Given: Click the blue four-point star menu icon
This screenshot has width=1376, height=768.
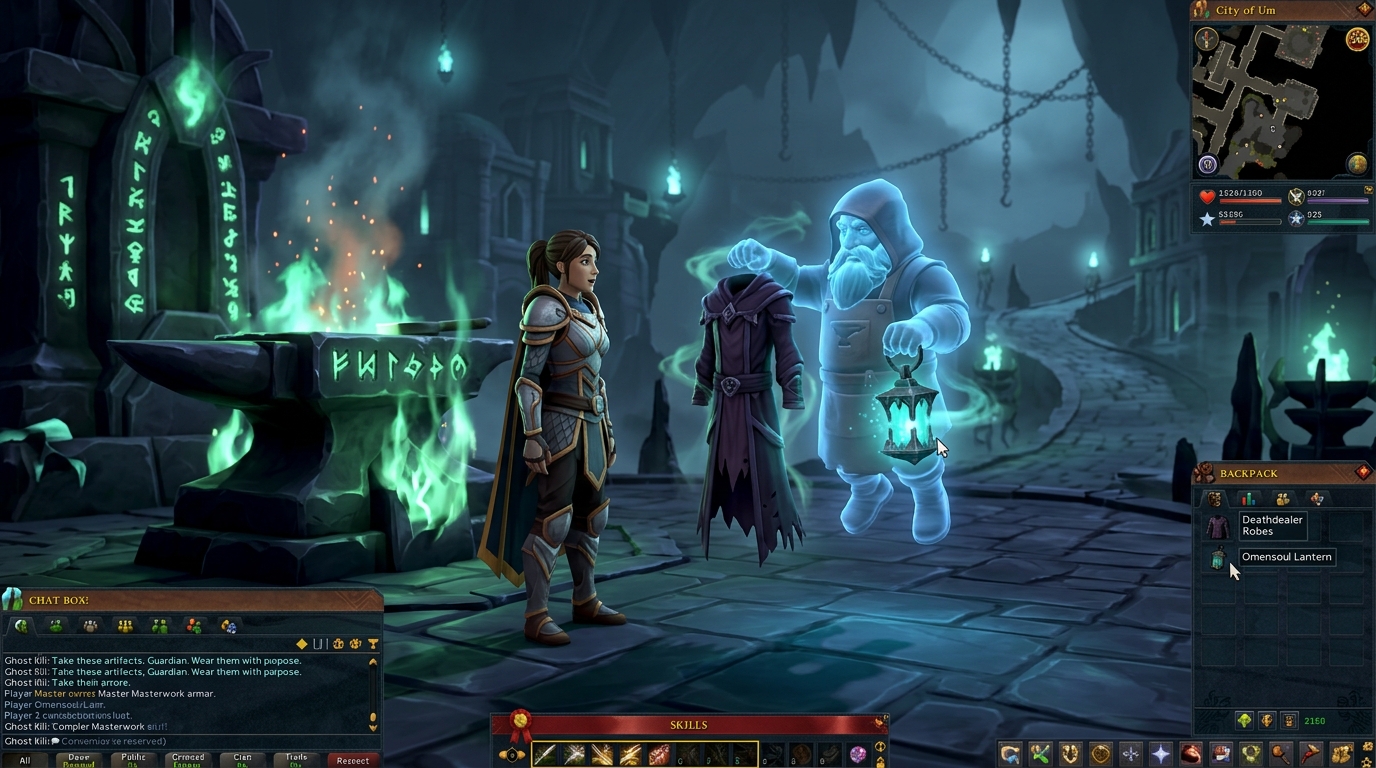Looking at the screenshot, I should pos(1160,754).
